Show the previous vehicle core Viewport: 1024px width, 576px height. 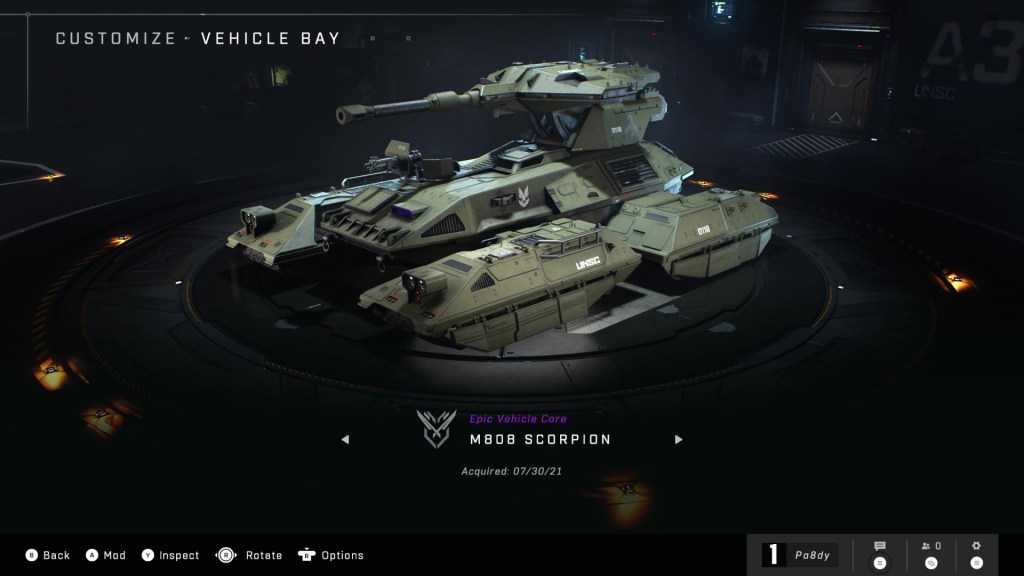(x=346, y=439)
